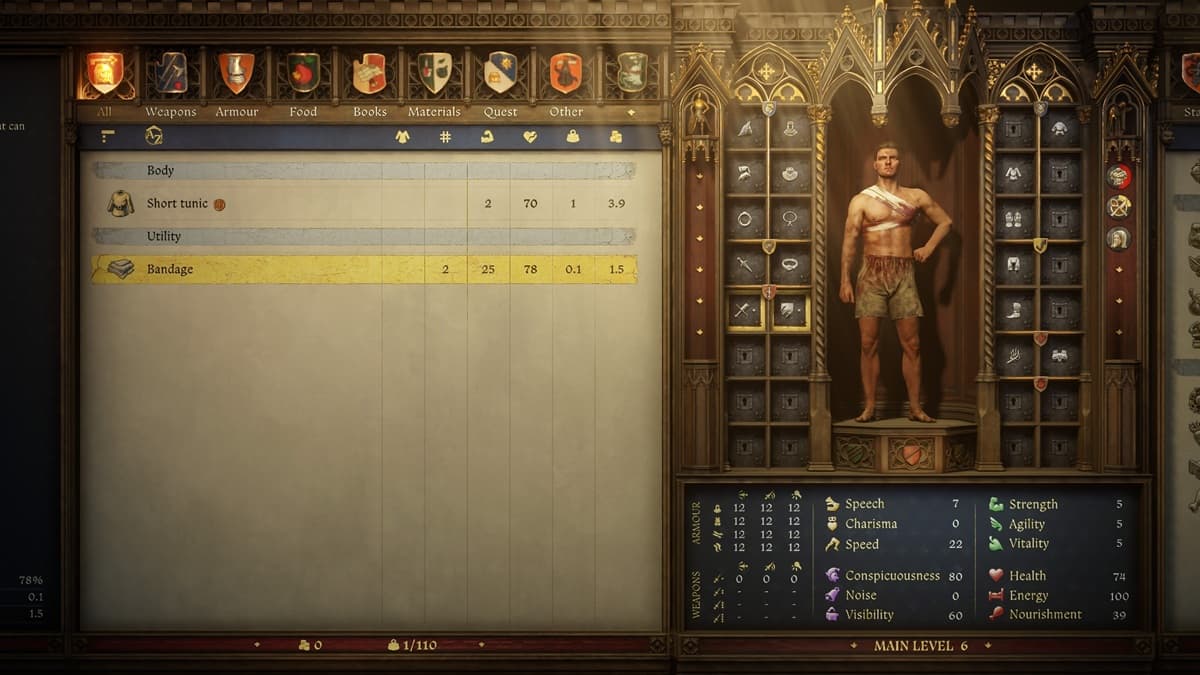The image size is (1200, 675).
Task: Select the highlighted crossed-weapons equipment slot
Action: pyautogui.click(x=745, y=312)
